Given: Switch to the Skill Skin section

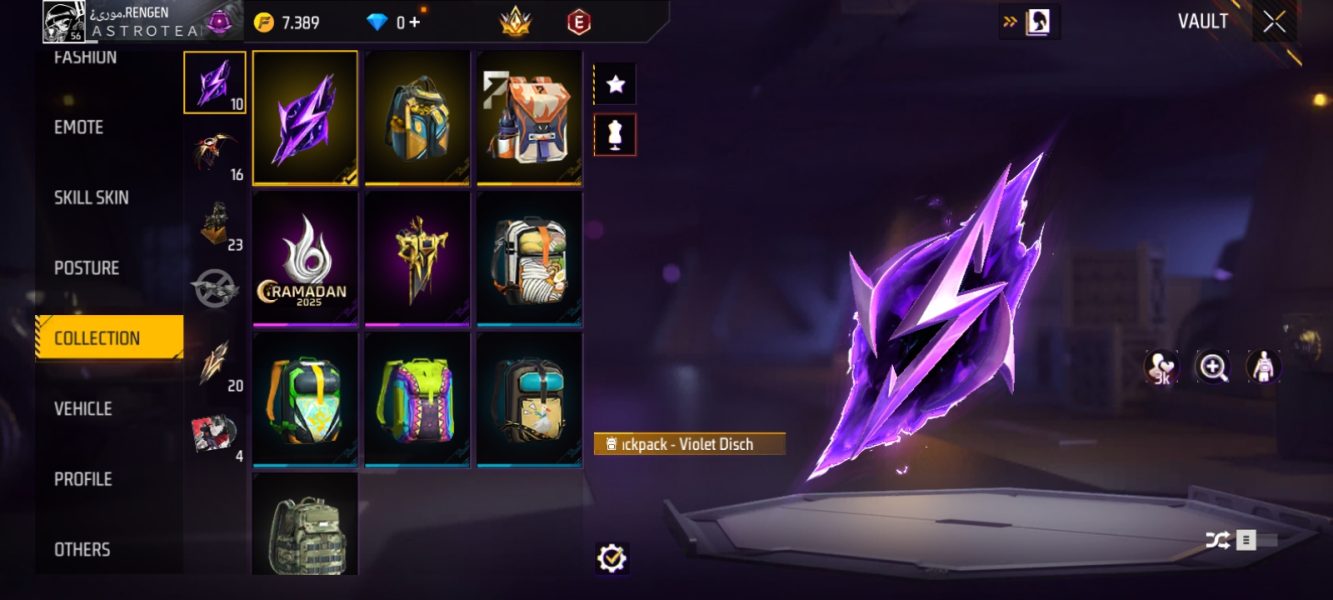Looking at the screenshot, I should point(91,198).
